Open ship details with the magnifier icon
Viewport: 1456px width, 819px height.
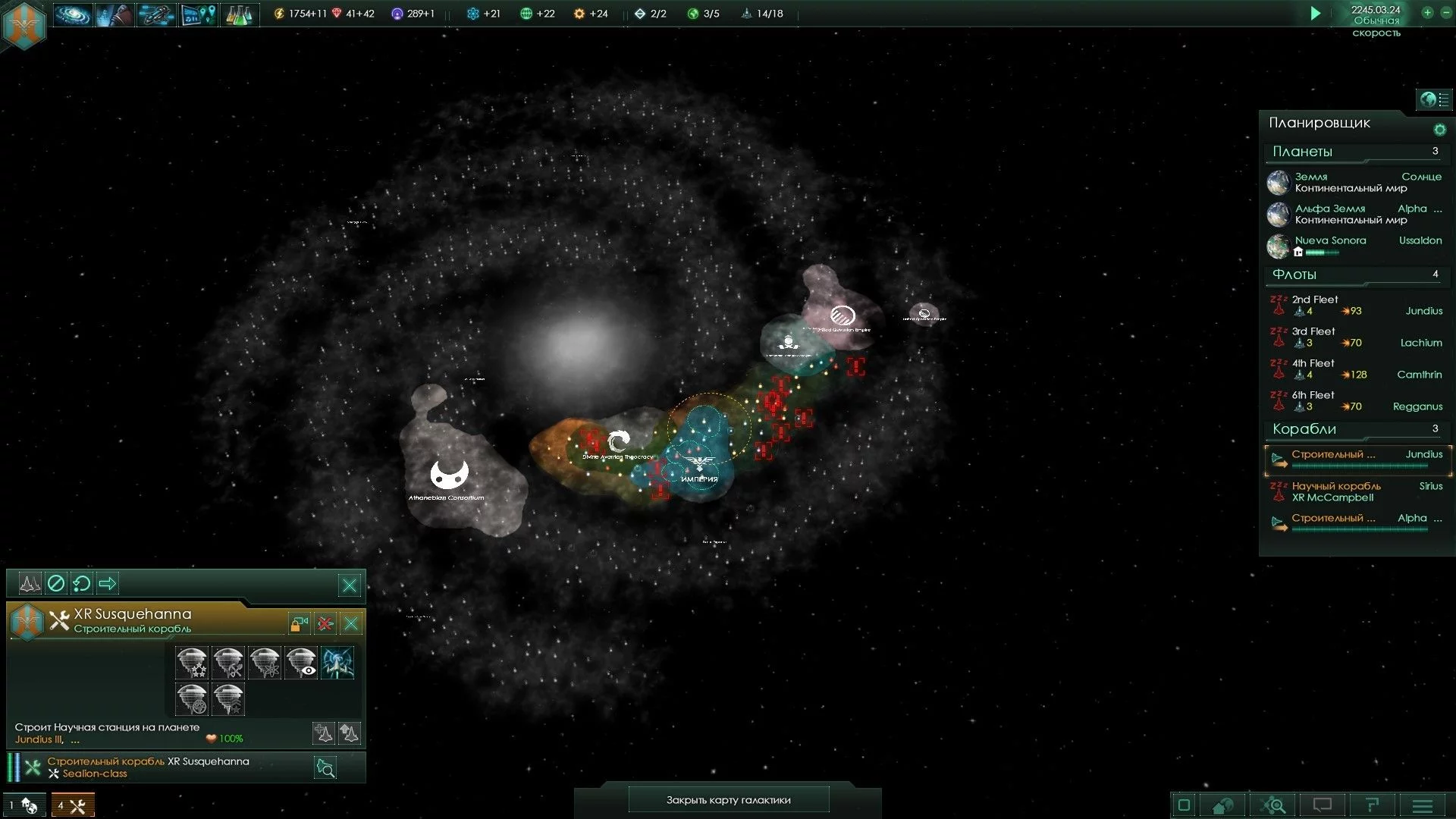[x=325, y=768]
